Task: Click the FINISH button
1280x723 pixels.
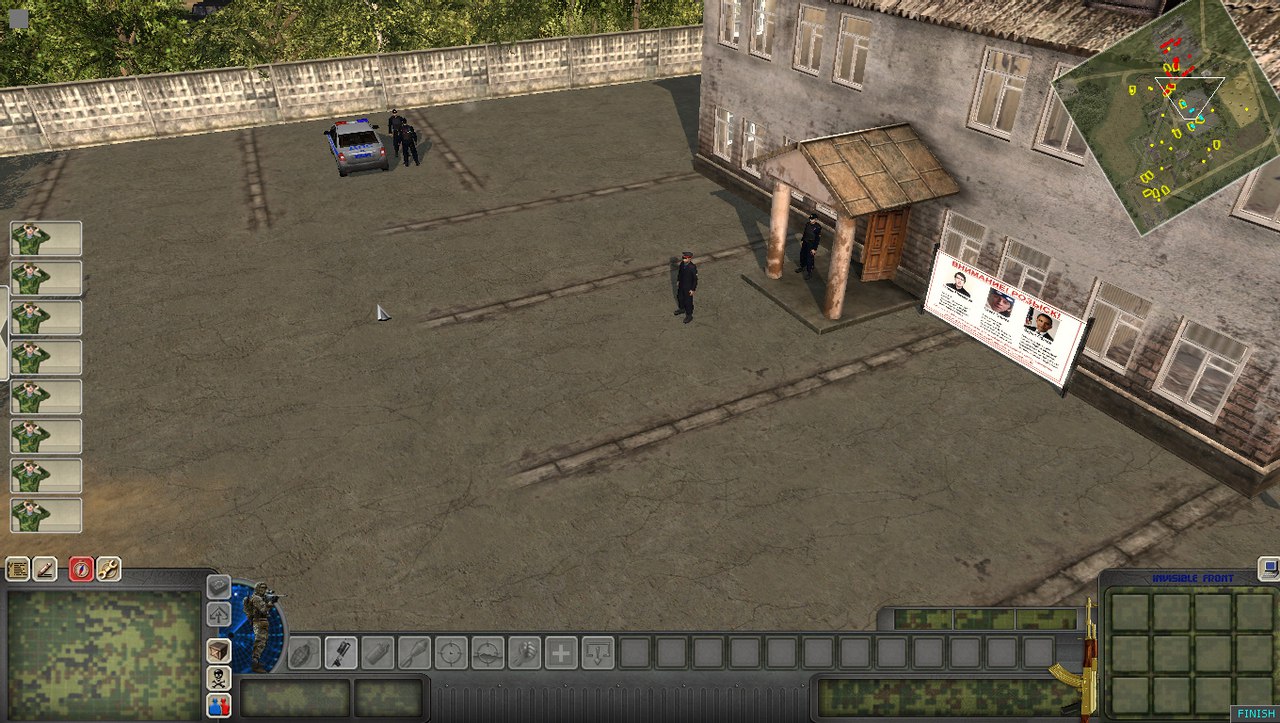Action: [x=1256, y=714]
